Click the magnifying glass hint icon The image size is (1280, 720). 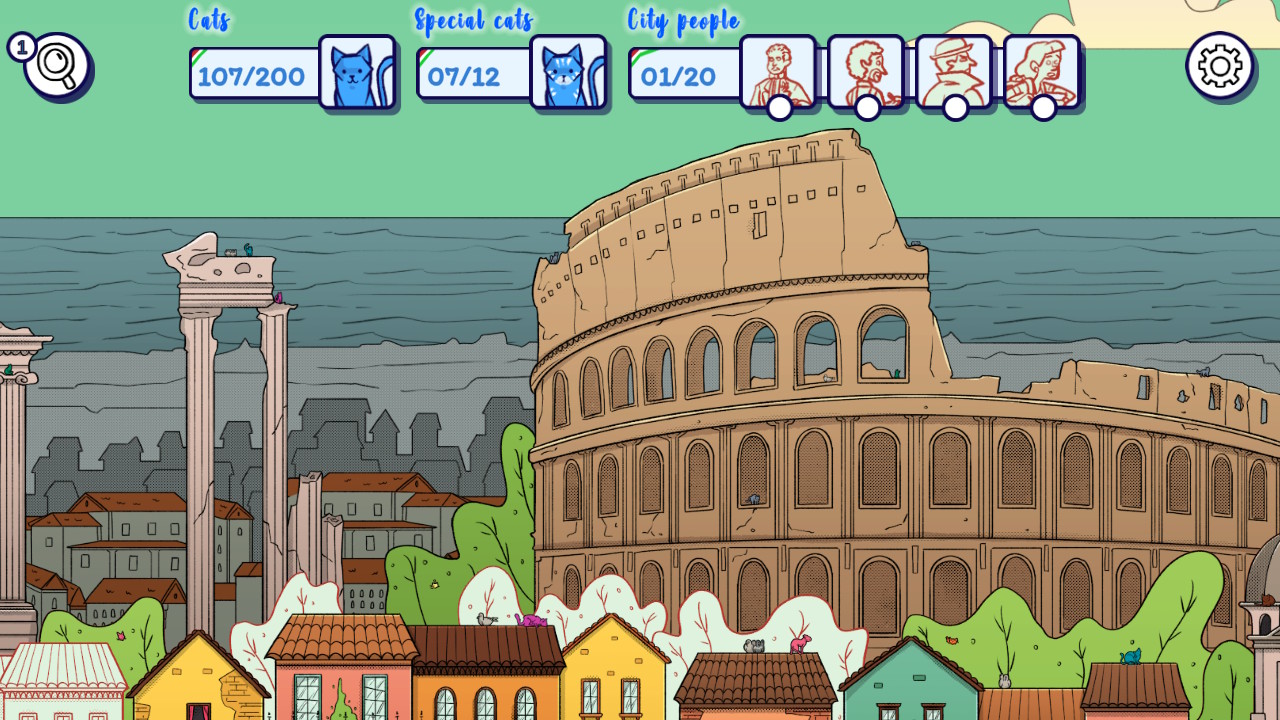[58, 68]
